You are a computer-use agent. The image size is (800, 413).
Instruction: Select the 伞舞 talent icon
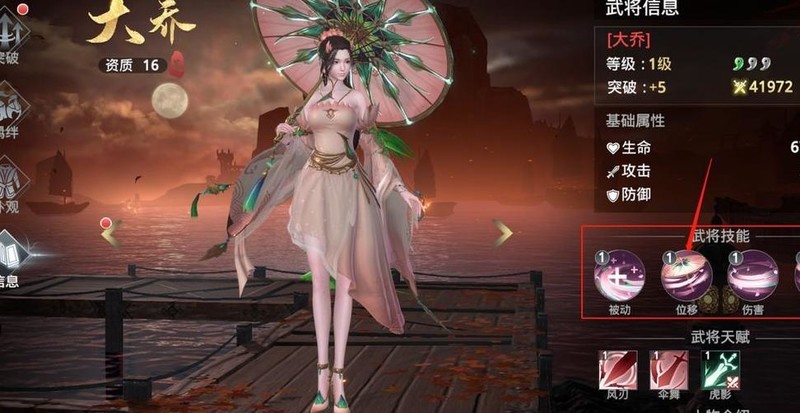point(668,370)
